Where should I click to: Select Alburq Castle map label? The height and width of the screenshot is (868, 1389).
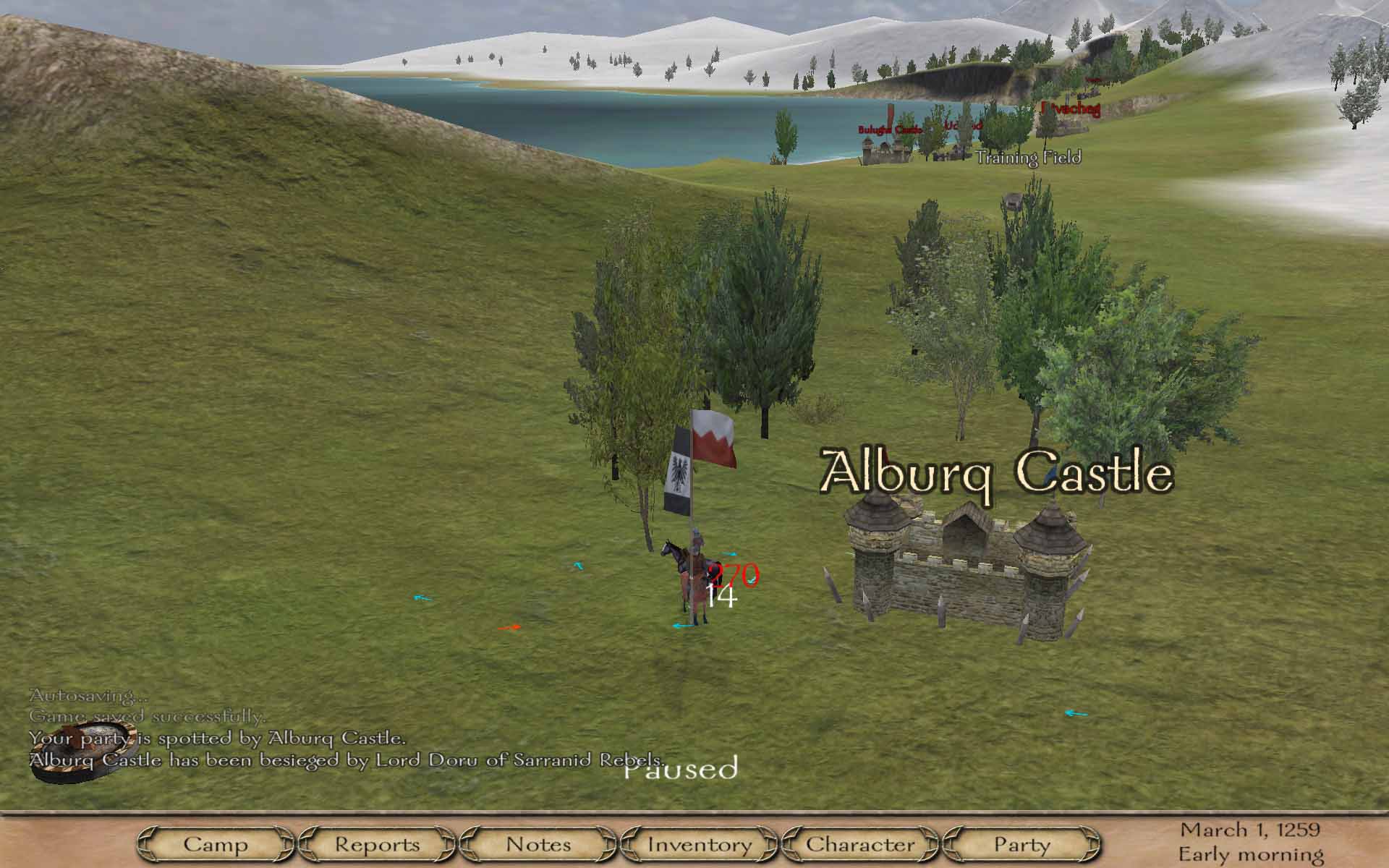[x=996, y=472]
